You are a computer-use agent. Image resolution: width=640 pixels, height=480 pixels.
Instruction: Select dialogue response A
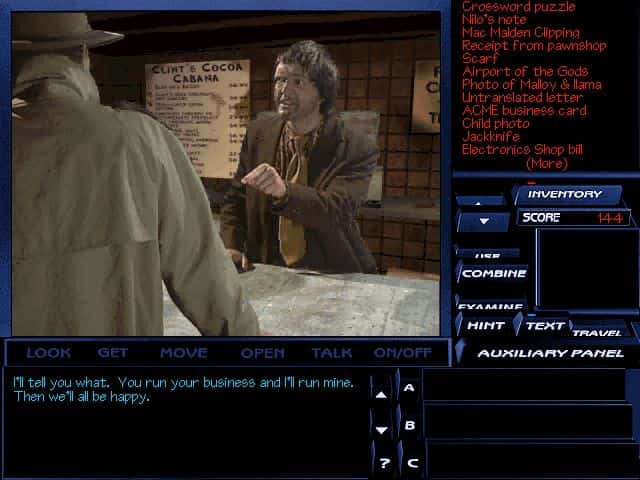point(409,387)
